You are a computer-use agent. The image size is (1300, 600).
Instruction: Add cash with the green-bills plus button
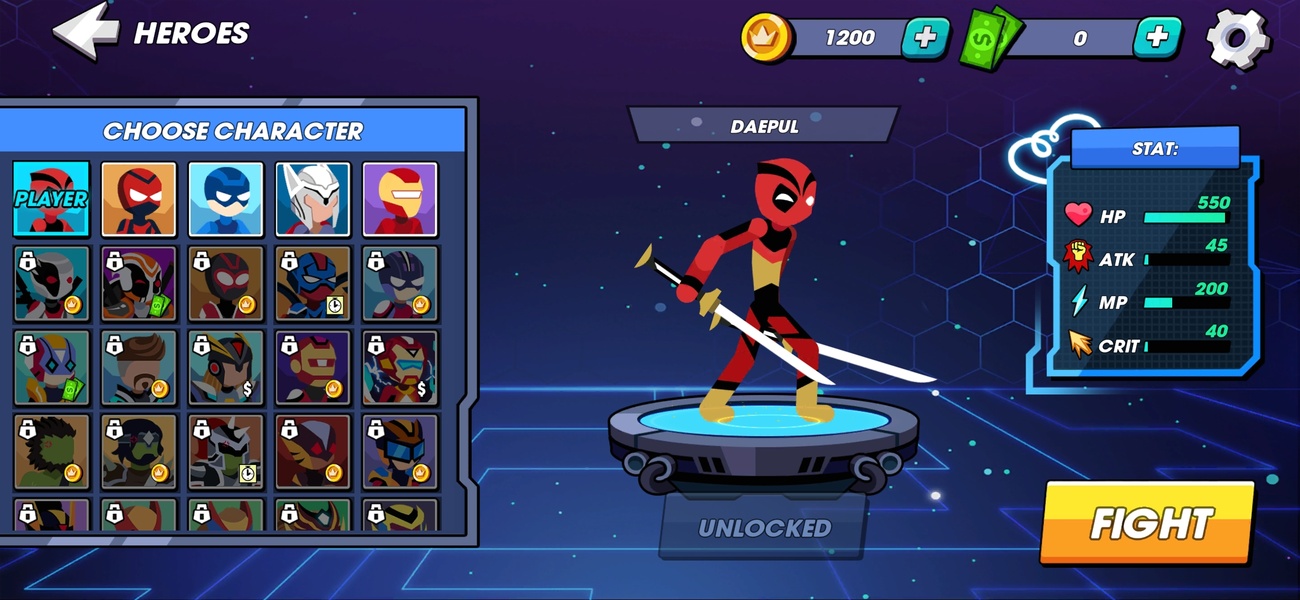[1156, 38]
